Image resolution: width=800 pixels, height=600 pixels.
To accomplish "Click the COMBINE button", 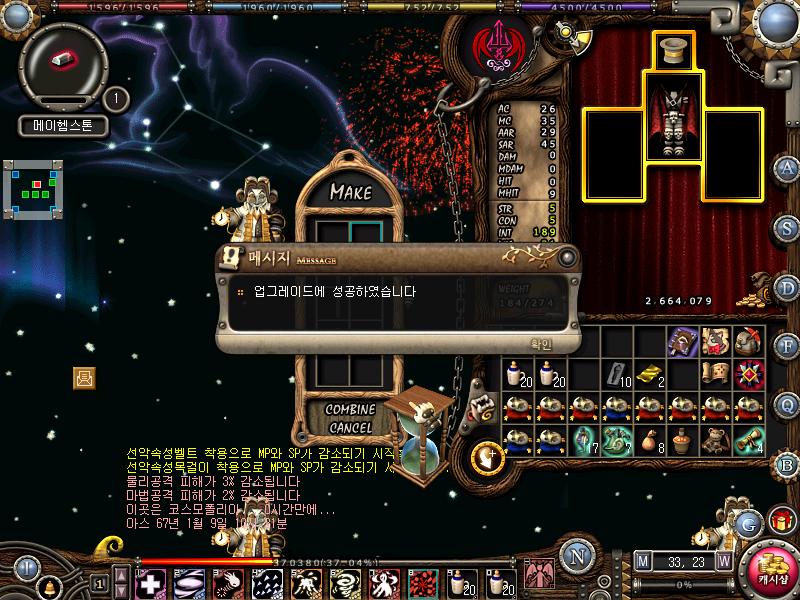I will (x=350, y=409).
